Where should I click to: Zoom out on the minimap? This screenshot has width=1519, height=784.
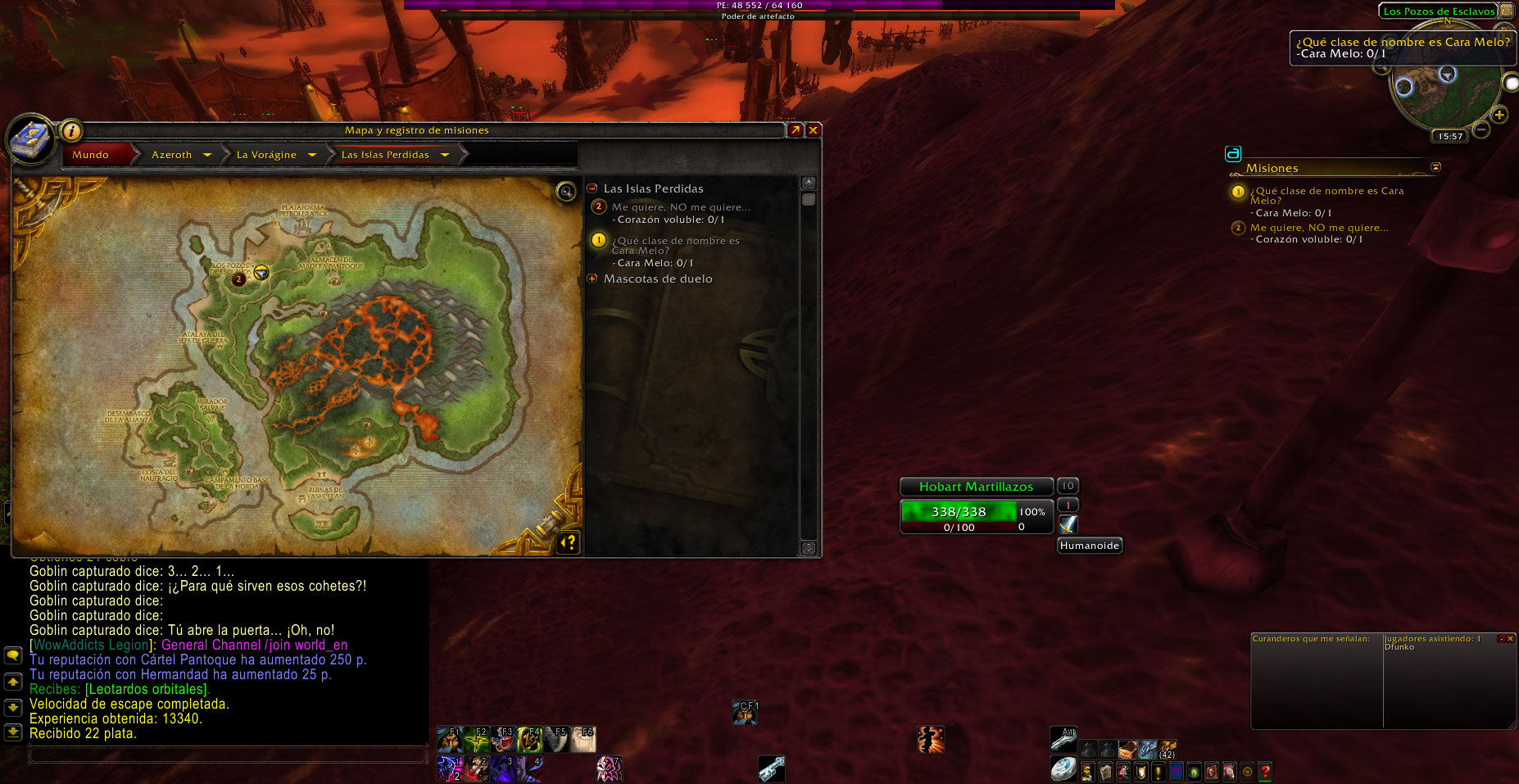pos(1481,129)
